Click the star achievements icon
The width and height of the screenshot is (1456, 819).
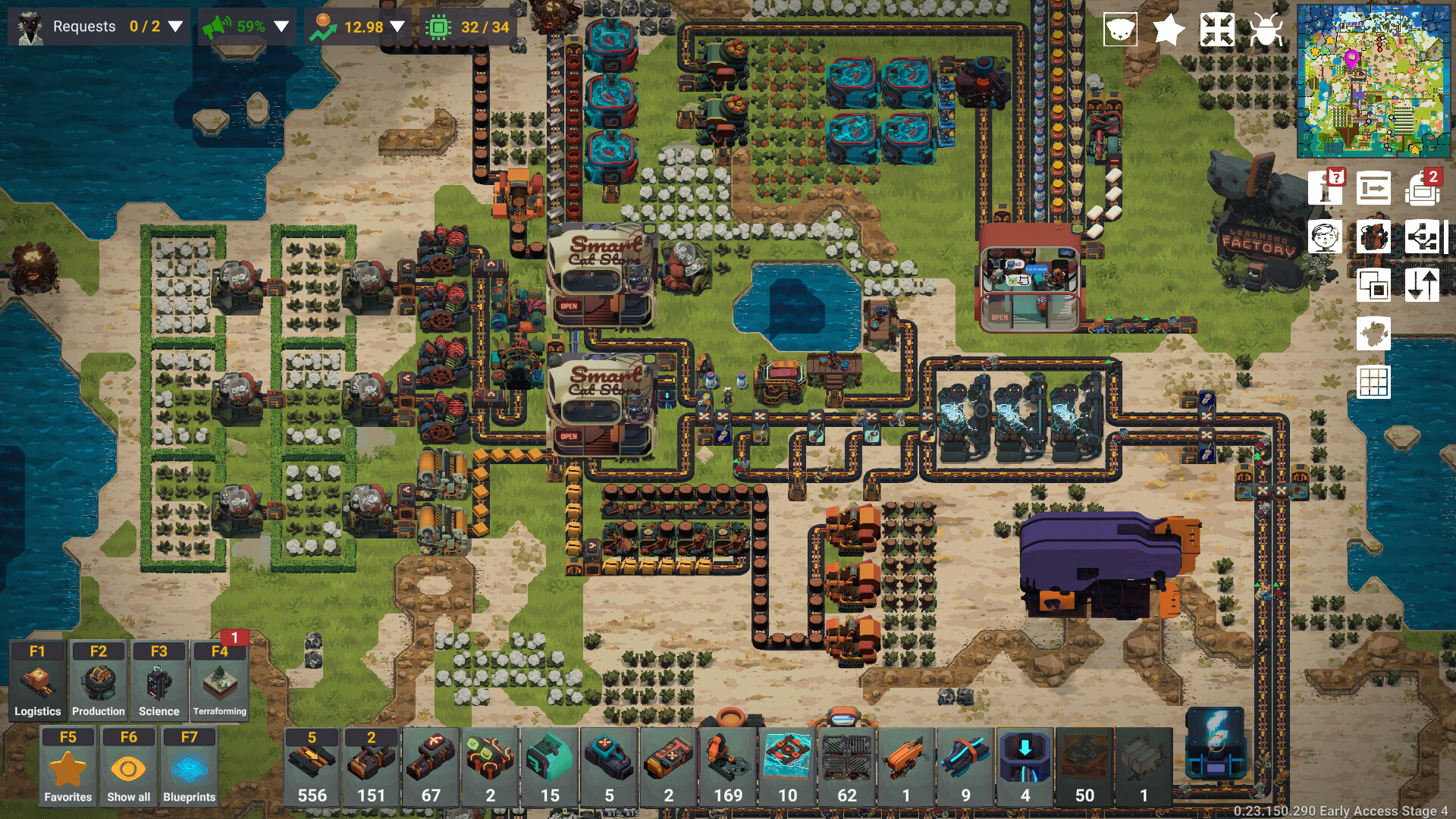pyautogui.click(x=1168, y=30)
